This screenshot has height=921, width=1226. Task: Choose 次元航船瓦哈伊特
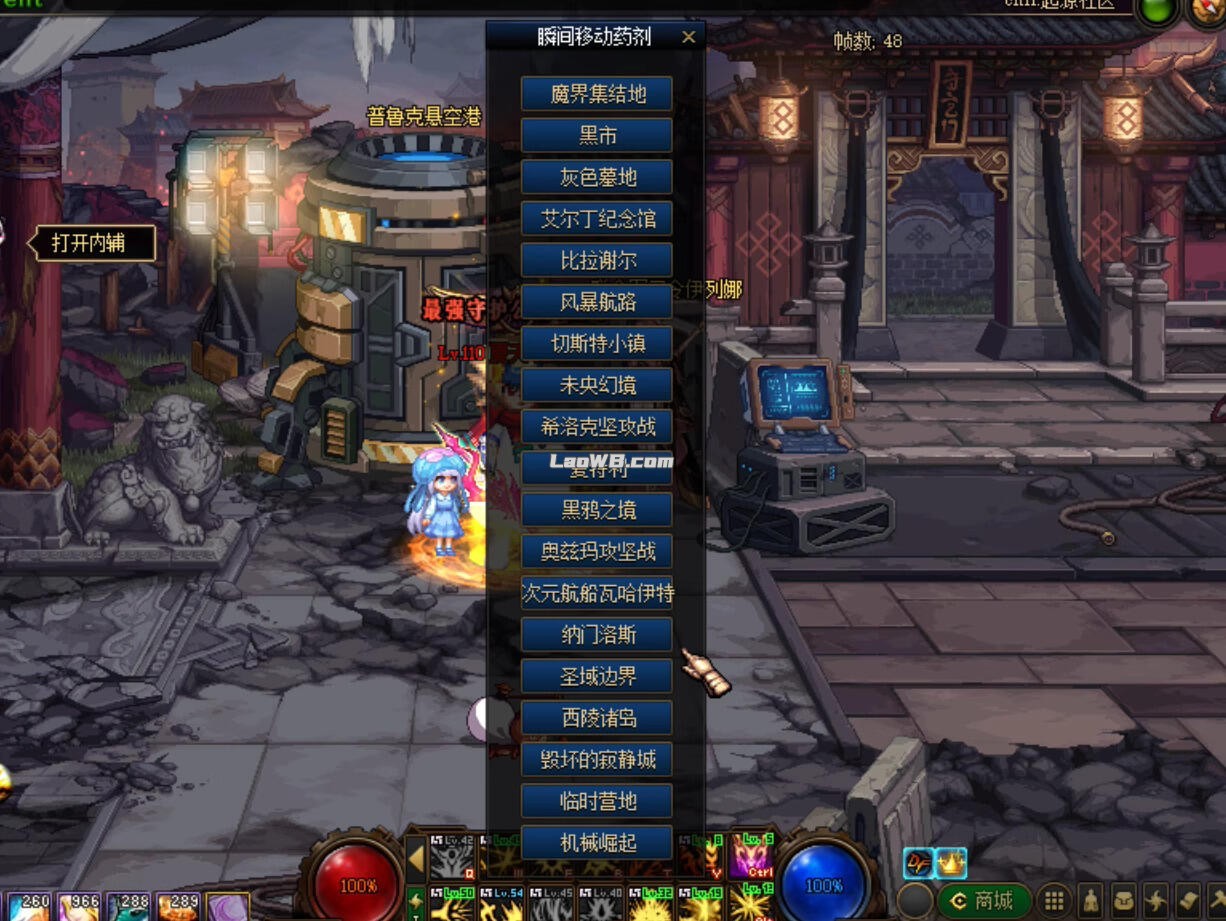[597, 593]
